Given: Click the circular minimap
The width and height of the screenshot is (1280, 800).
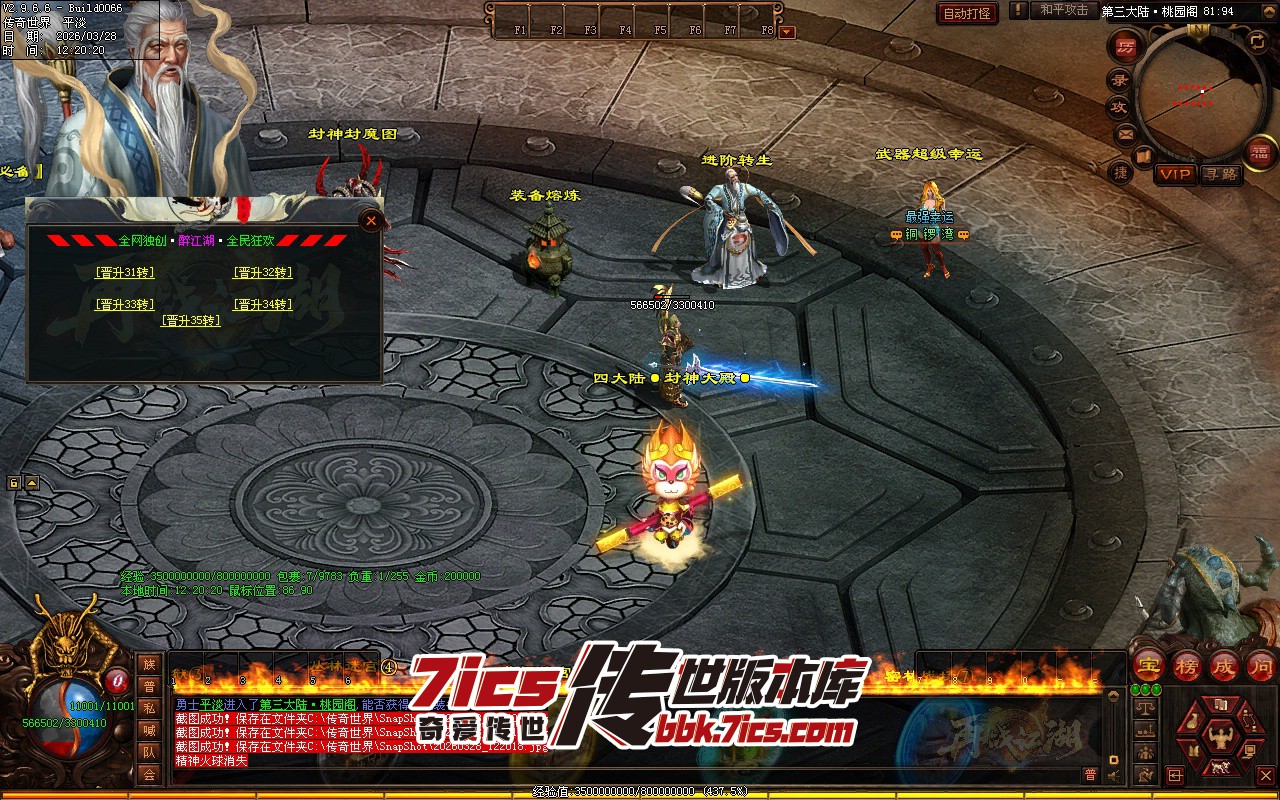Looking at the screenshot, I should click(x=1196, y=90).
